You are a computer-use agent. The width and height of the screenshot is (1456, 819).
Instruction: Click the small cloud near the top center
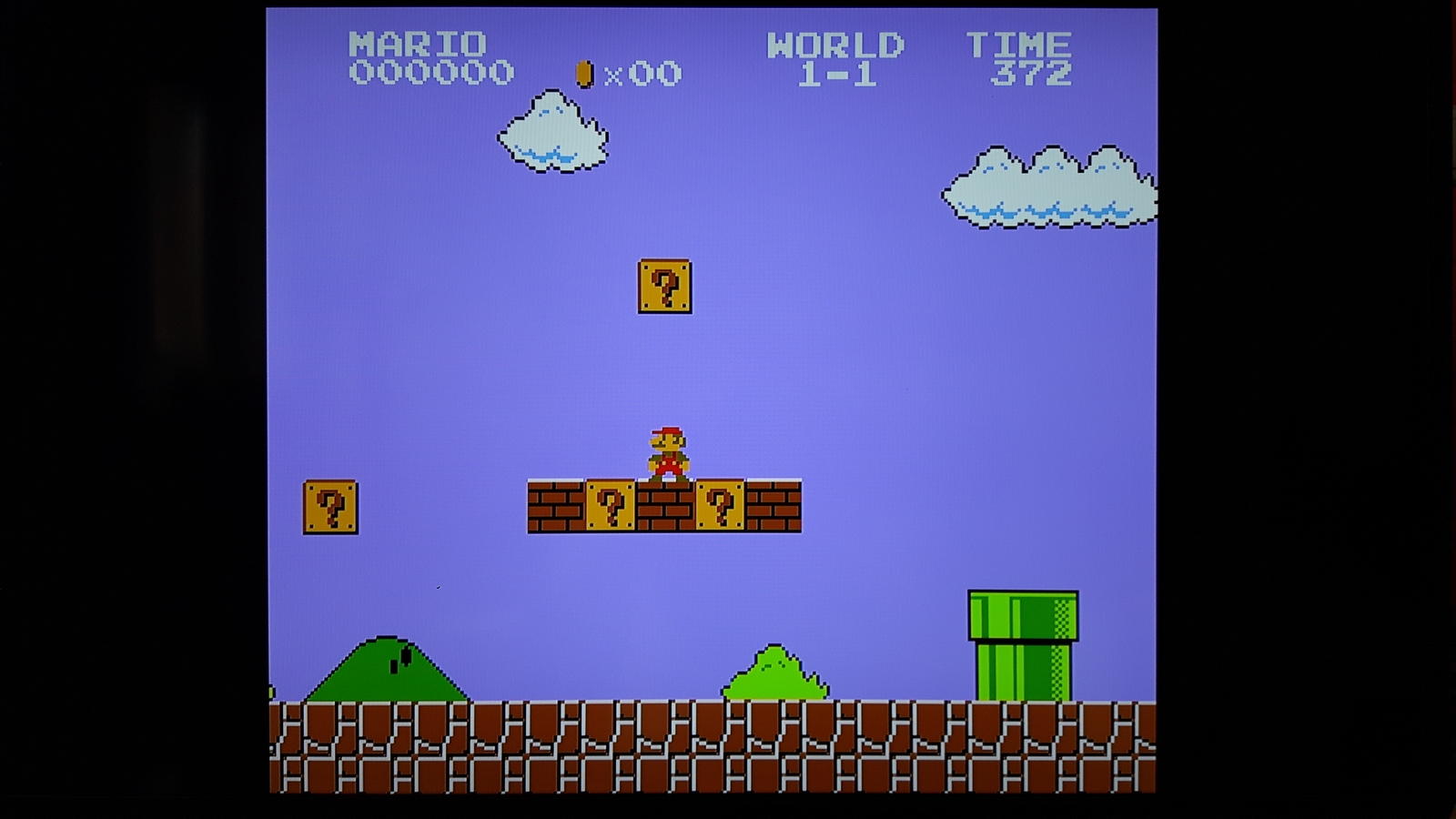tap(551, 132)
